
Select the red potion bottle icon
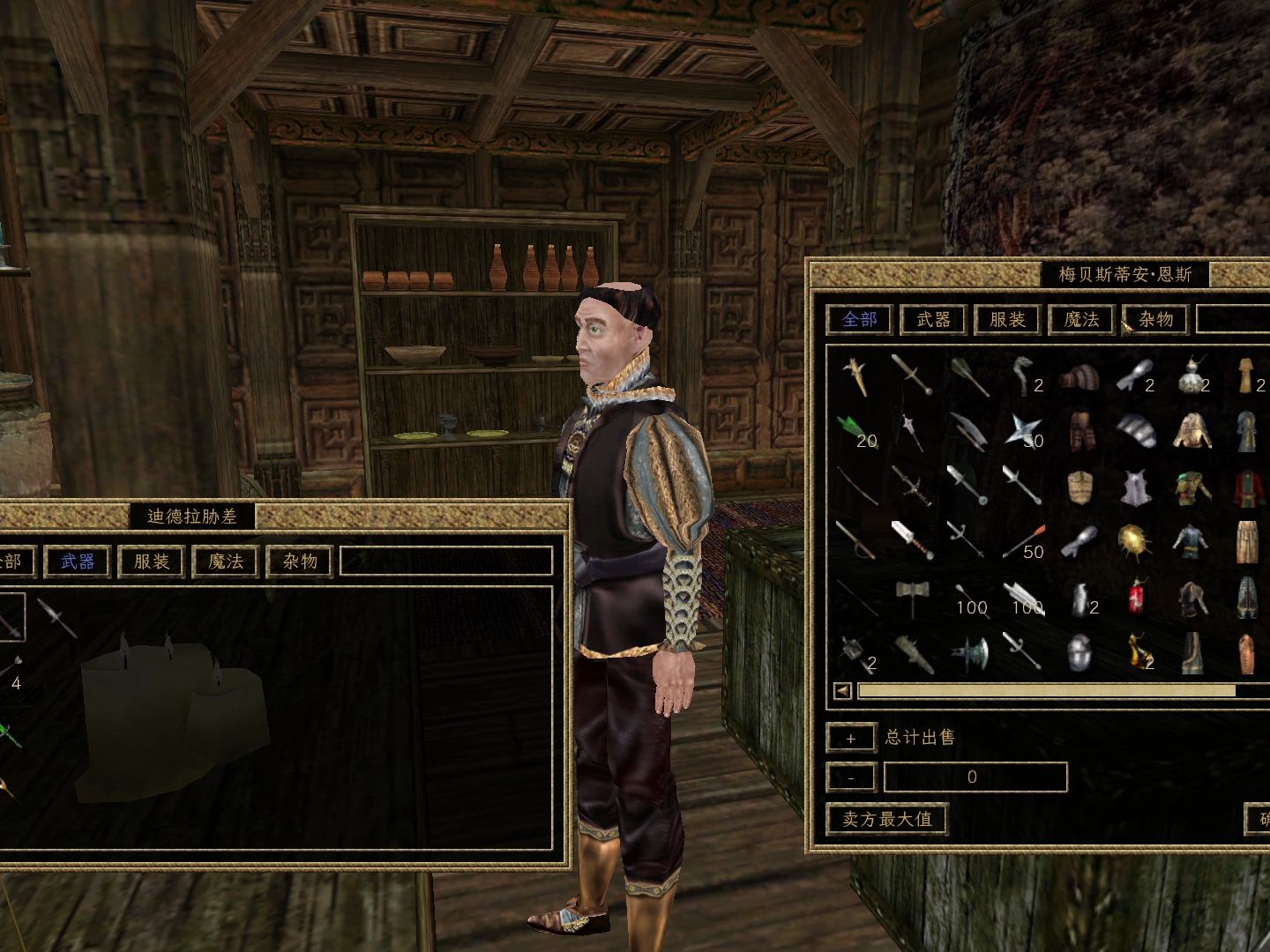coord(1136,598)
